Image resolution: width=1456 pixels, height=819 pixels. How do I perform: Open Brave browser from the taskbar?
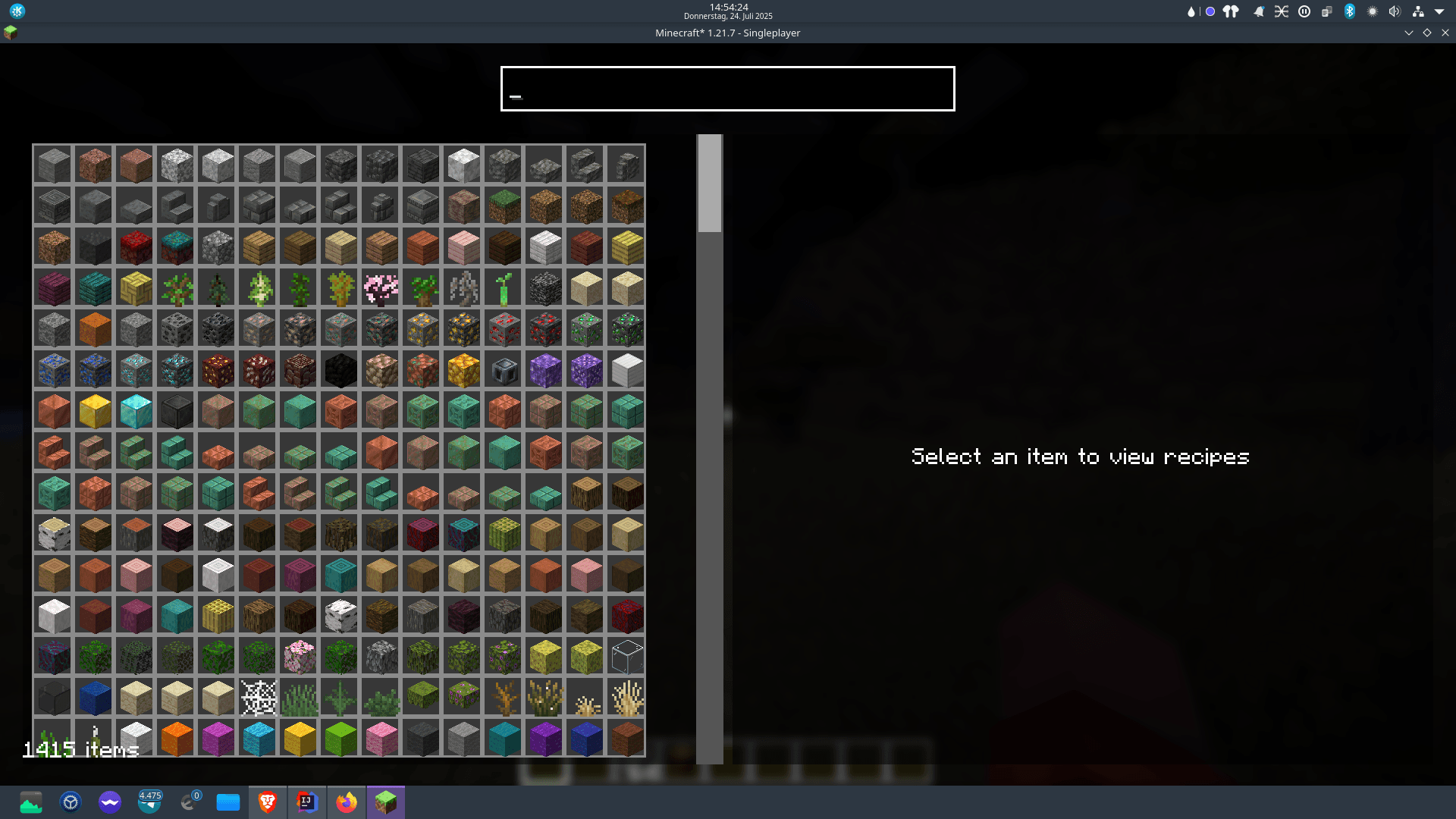pyautogui.click(x=268, y=802)
